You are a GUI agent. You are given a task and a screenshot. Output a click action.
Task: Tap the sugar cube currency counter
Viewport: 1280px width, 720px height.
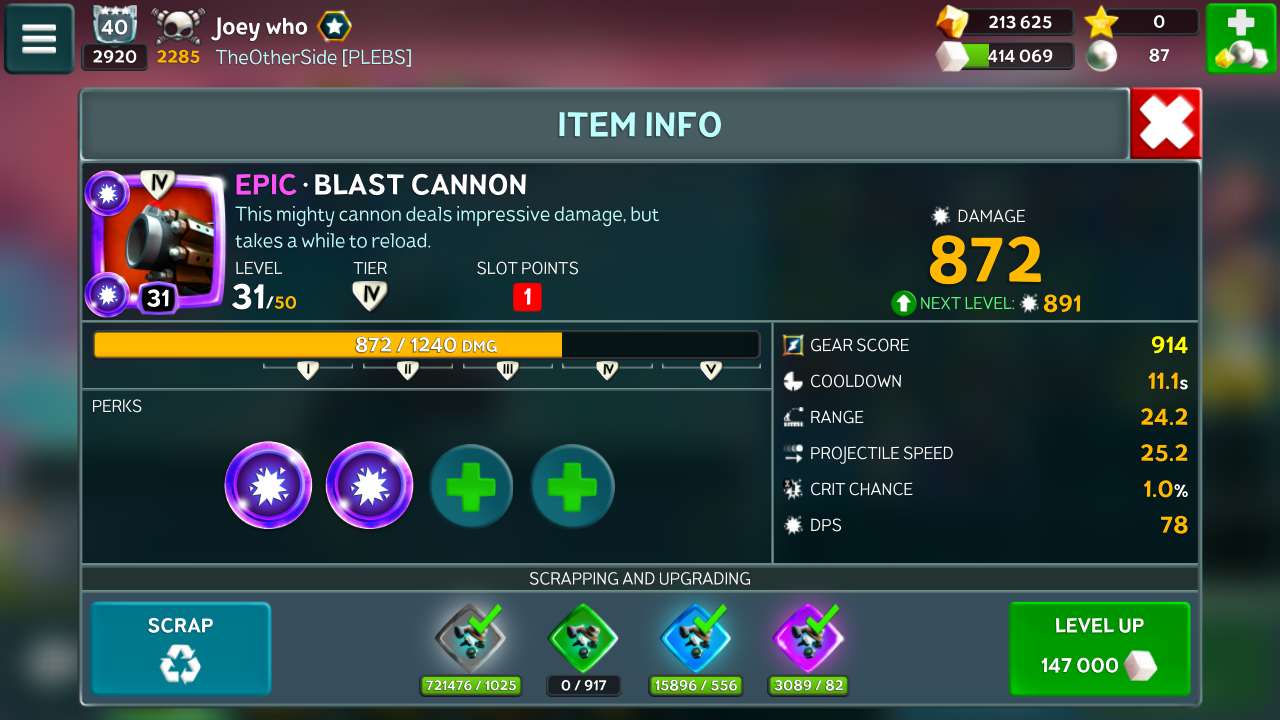1005,56
